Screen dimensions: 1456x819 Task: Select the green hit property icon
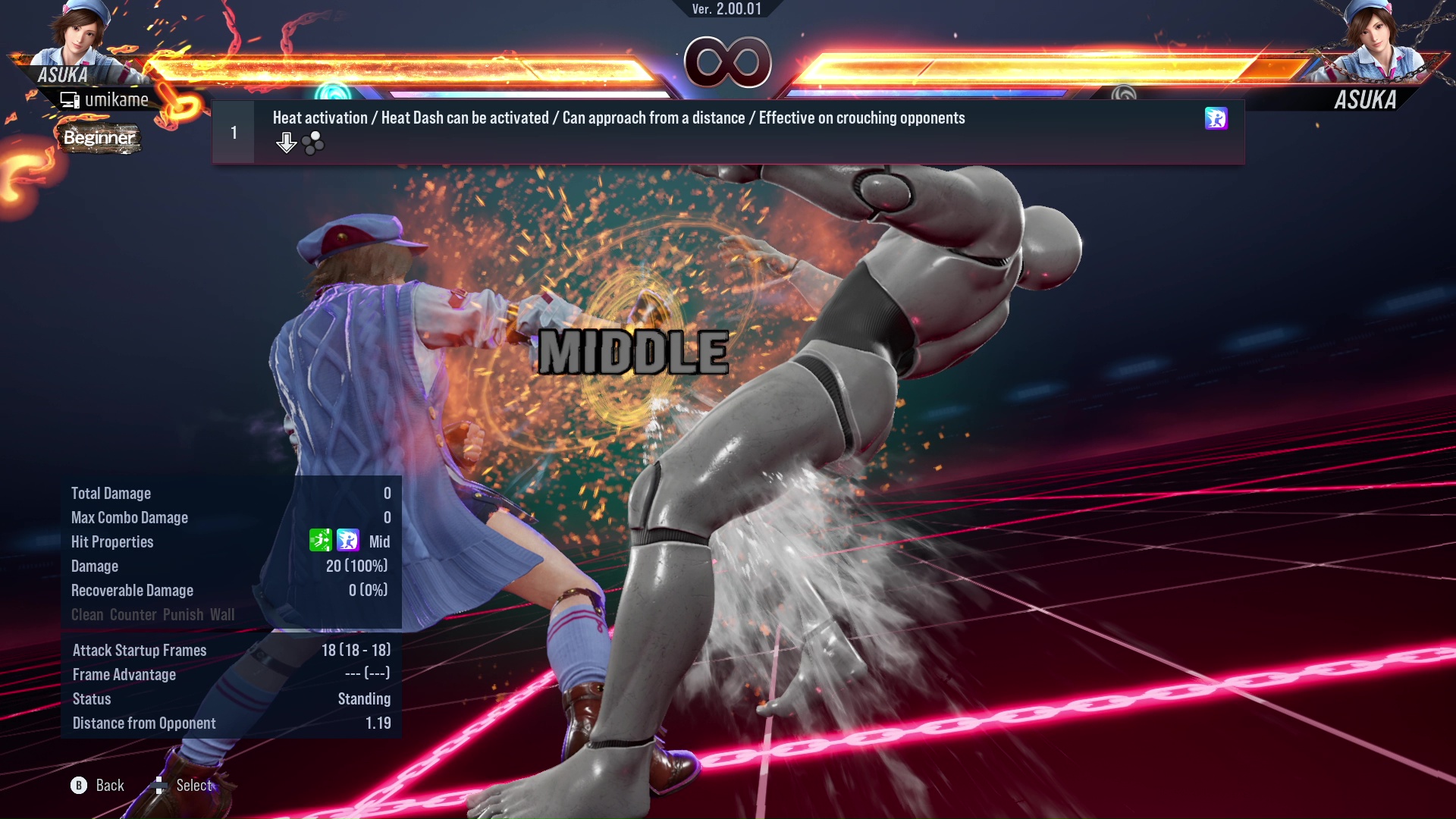(321, 541)
